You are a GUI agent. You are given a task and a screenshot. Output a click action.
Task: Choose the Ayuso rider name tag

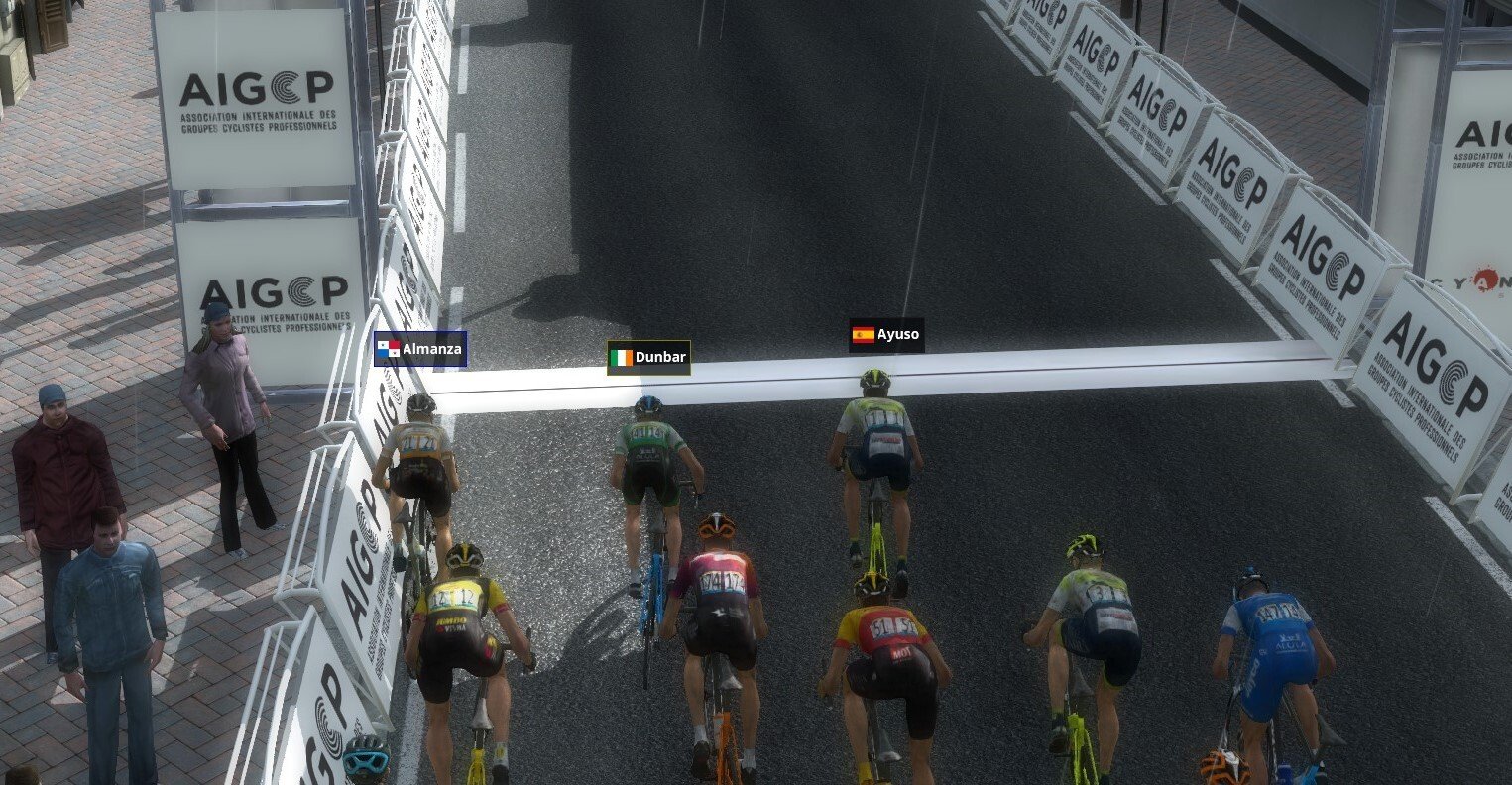click(x=886, y=335)
